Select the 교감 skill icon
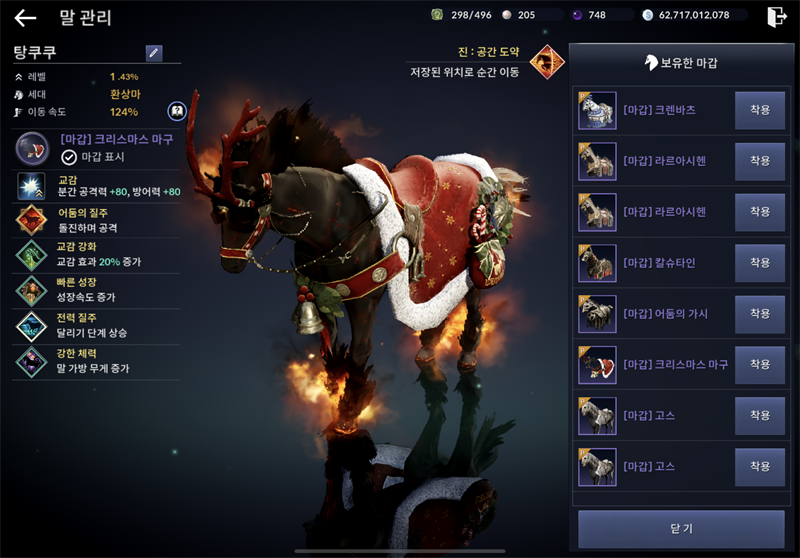 [x=31, y=186]
